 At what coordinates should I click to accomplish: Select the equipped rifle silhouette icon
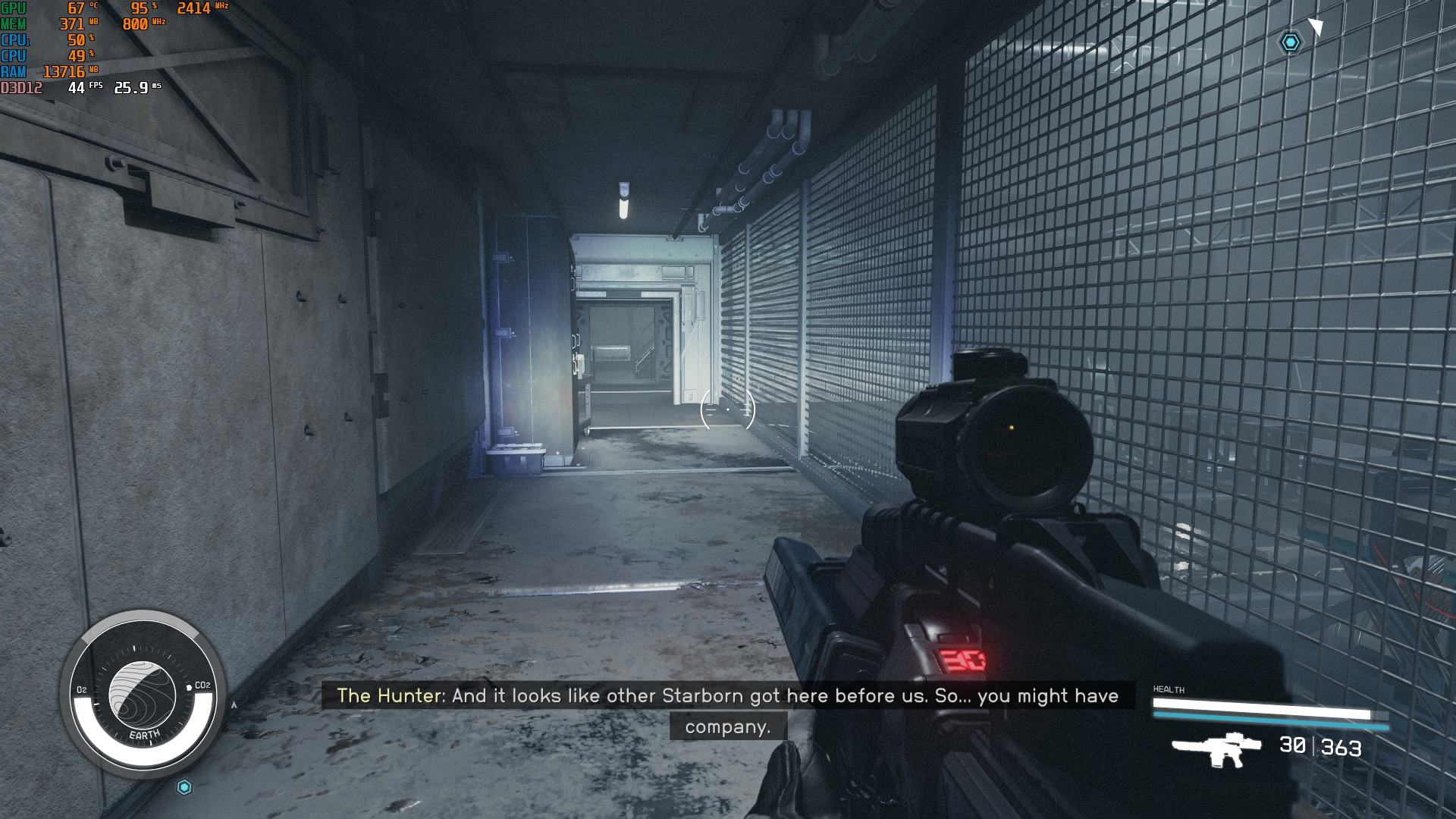[1216, 748]
